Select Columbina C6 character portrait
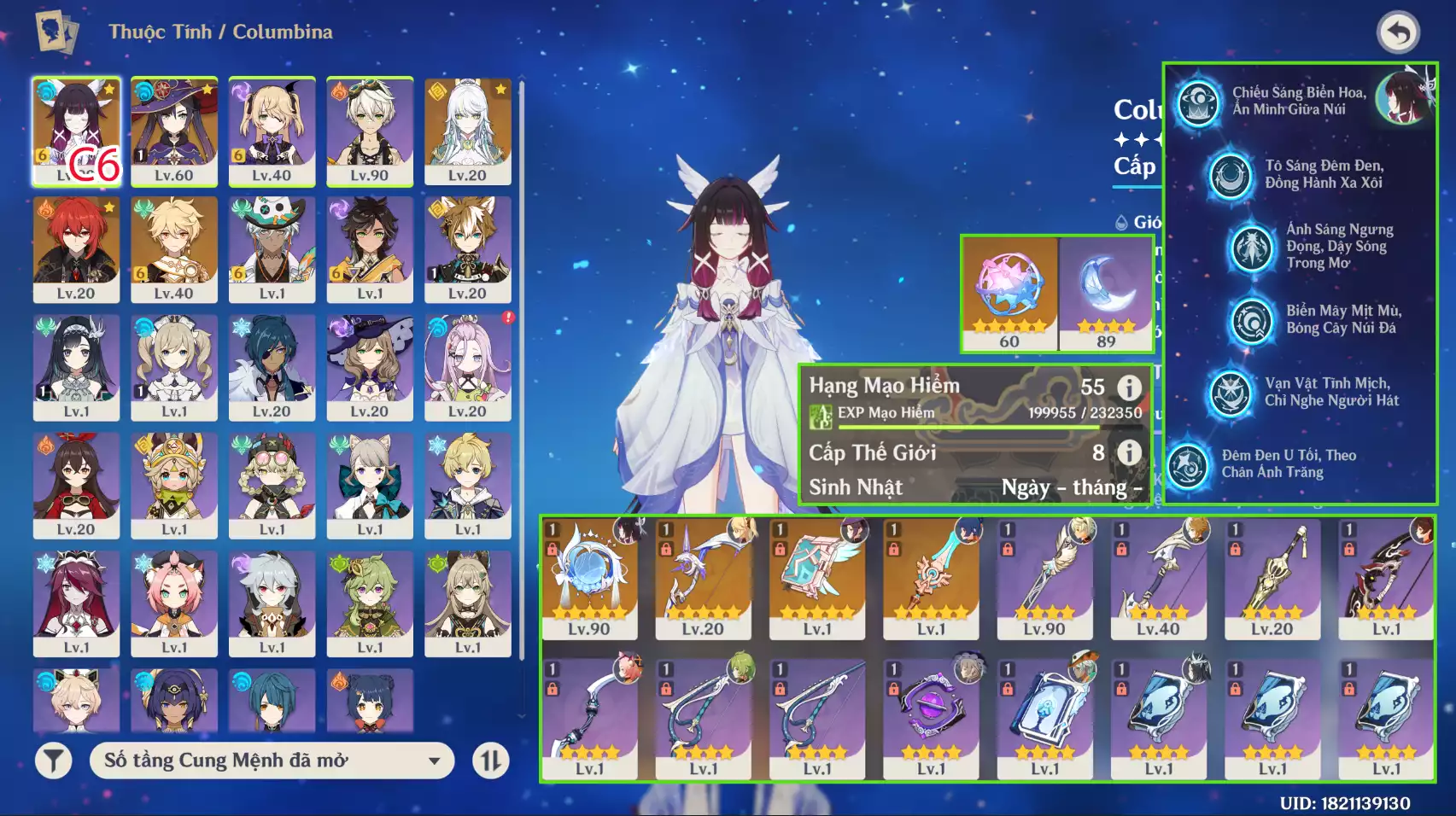This screenshot has height=816, width=1456. [x=76, y=130]
